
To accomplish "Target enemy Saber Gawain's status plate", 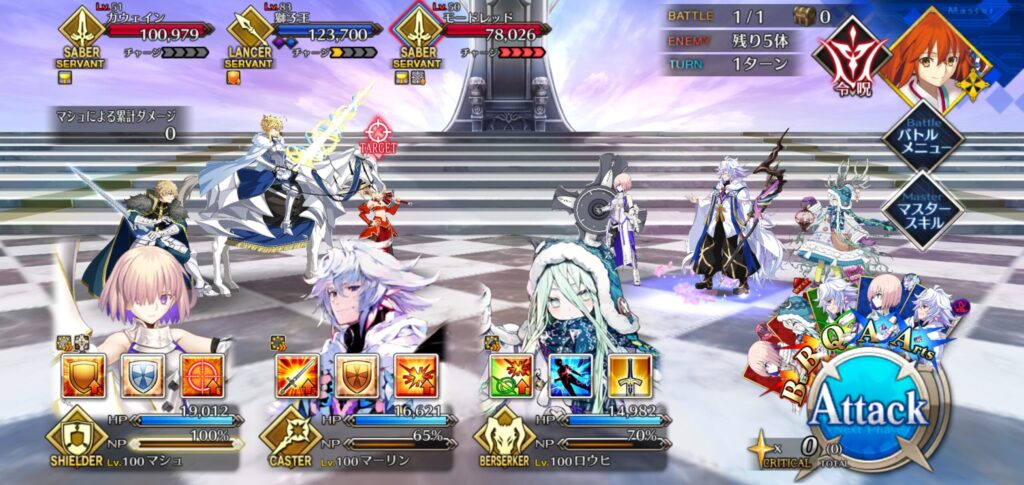I will click(135, 36).
